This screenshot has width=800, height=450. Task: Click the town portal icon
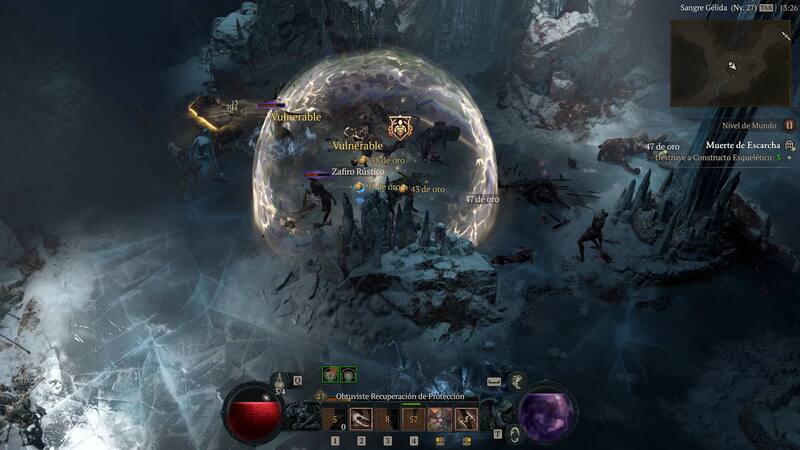click(x=514, y=433)
